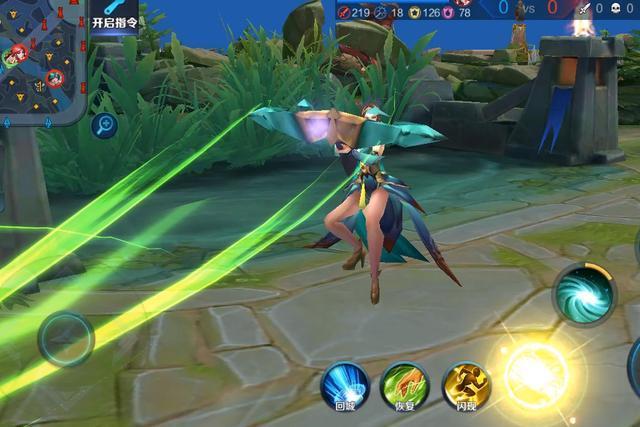Use the 恢复 heal spell
The image size is (640, 427).
[405, 384]
